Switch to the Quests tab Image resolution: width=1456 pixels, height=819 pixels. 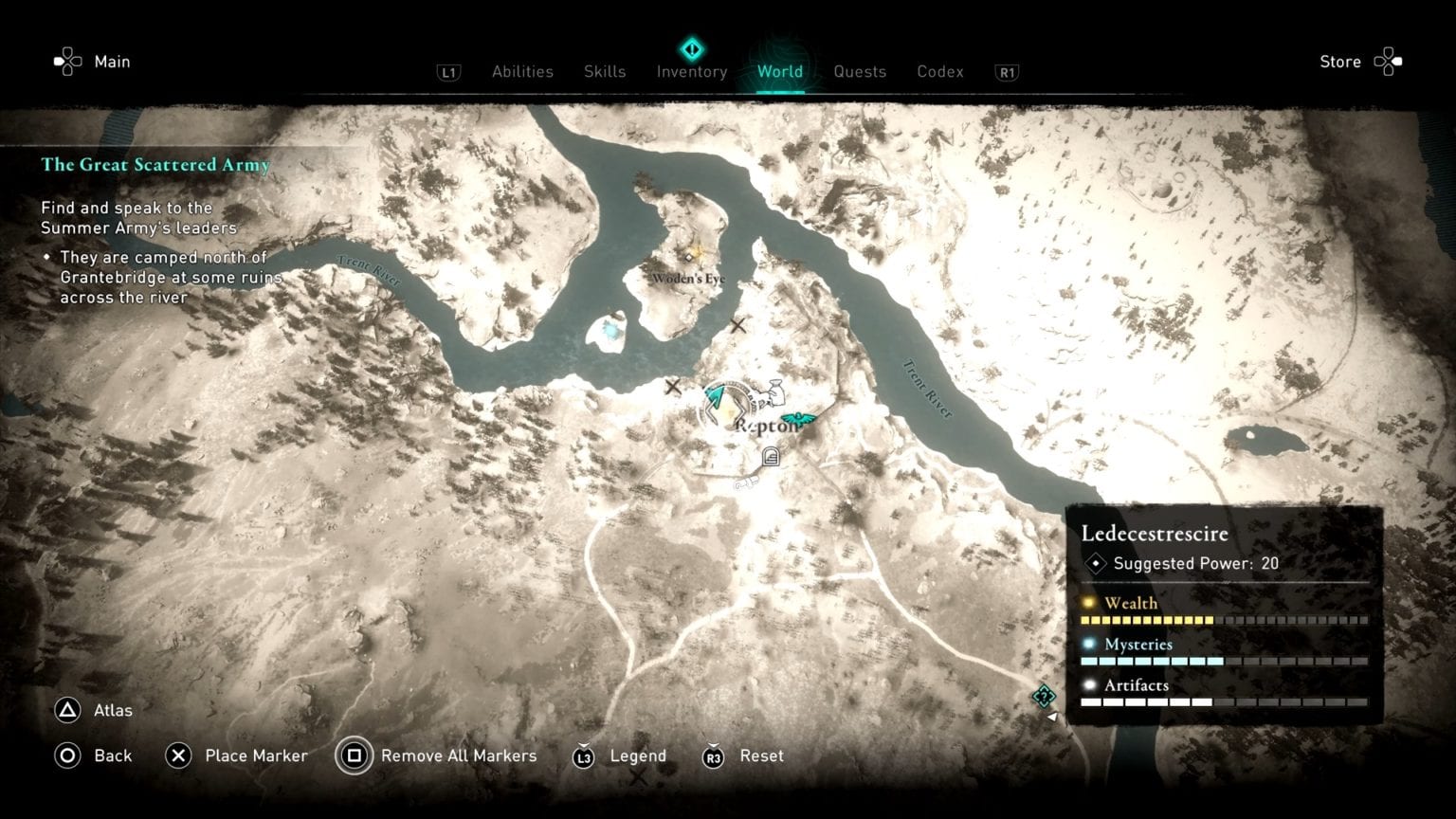tap(859, 71)
